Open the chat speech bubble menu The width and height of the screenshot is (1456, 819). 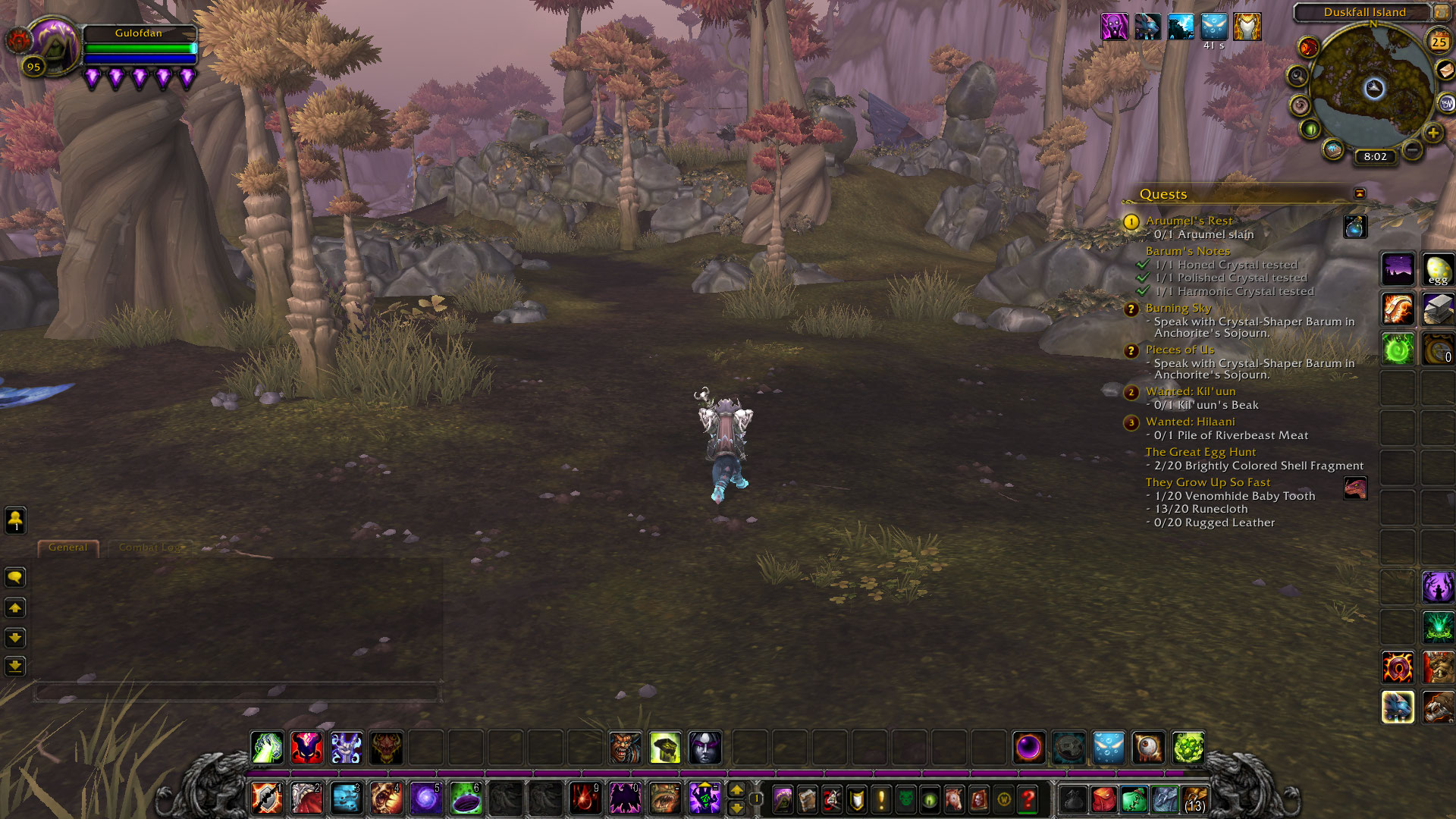[x=15, y=578]
